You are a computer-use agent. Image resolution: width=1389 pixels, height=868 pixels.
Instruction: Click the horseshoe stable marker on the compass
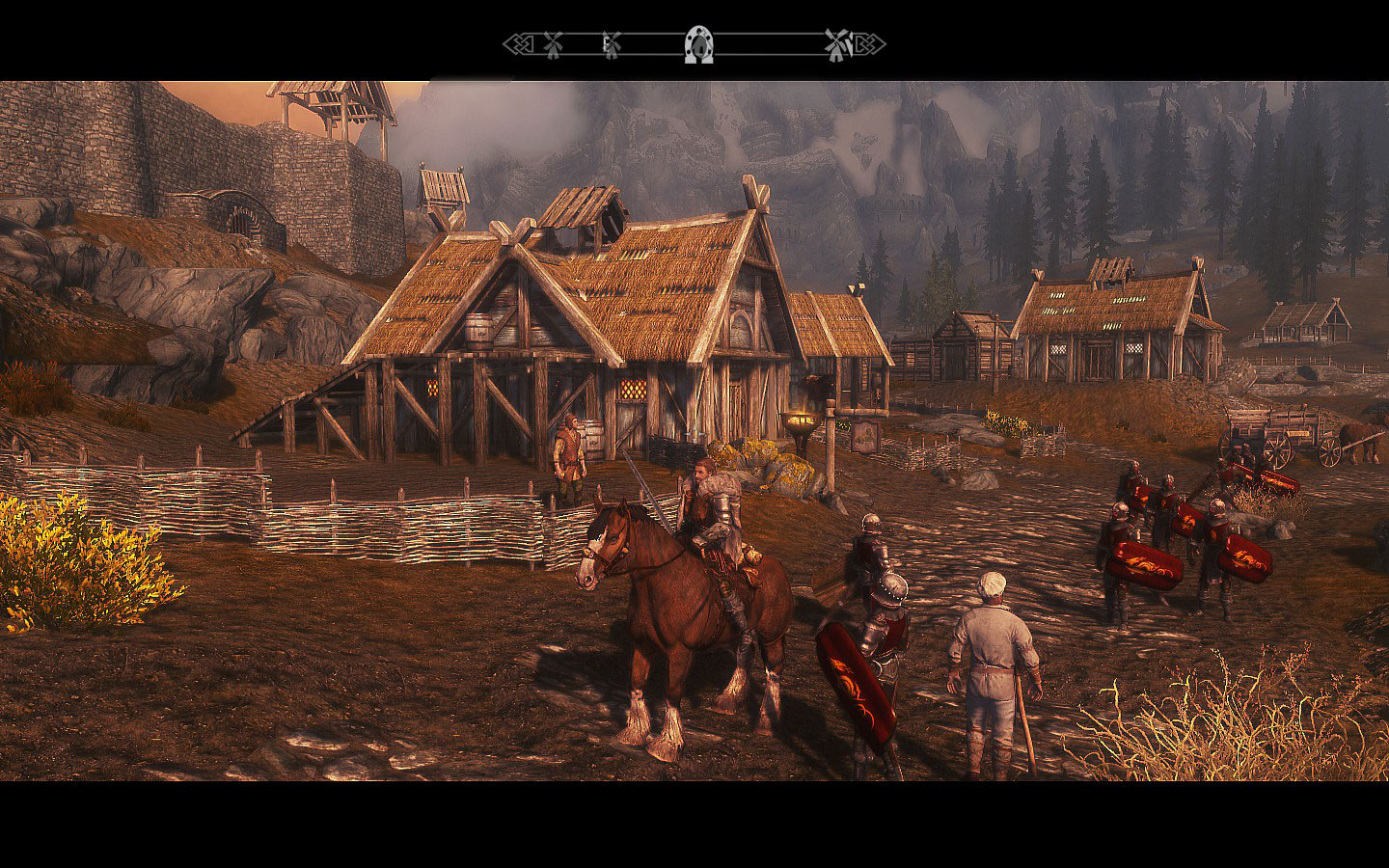(x=697, y=44)
